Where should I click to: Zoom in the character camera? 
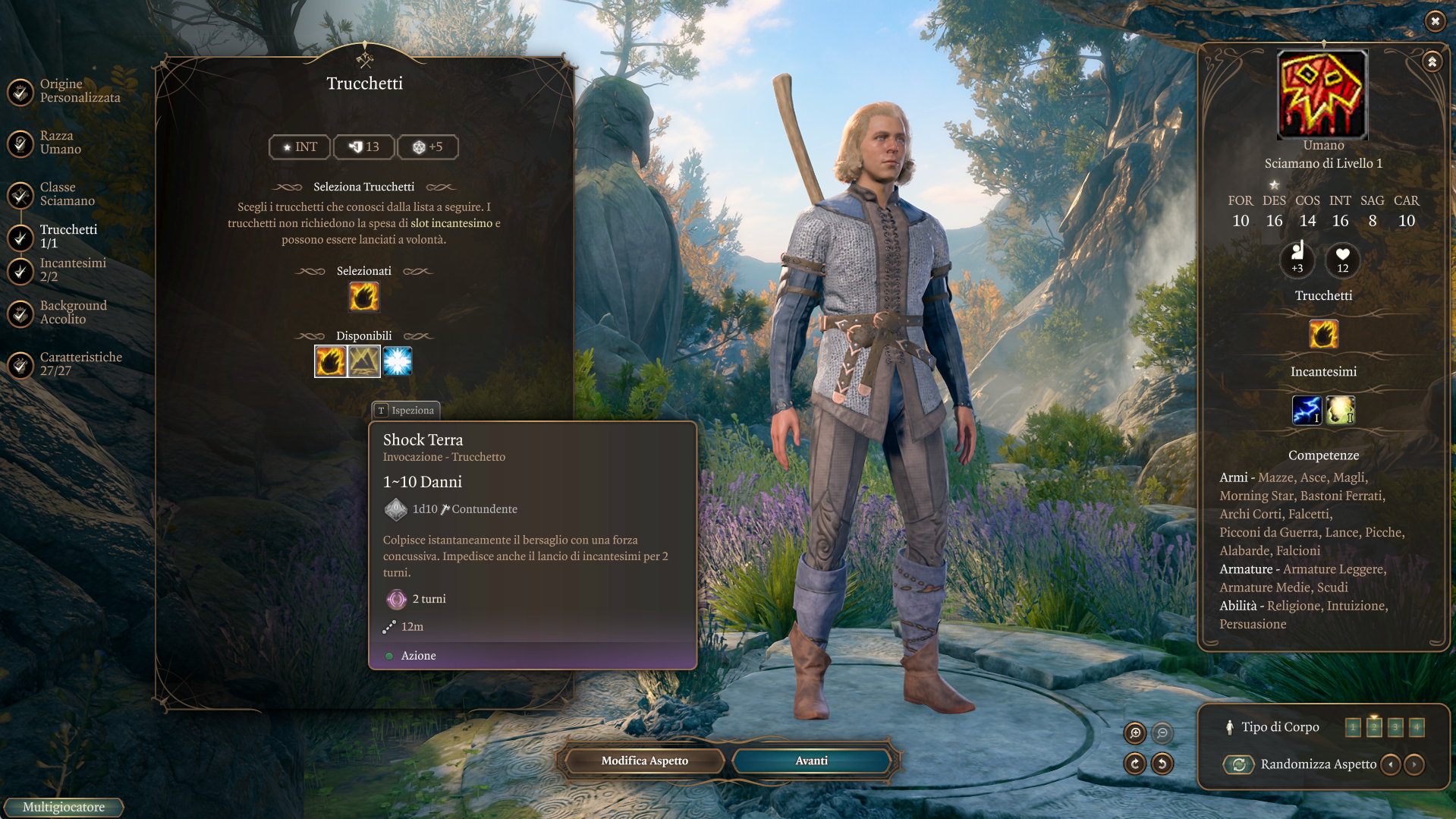[x=1135, y=733]
